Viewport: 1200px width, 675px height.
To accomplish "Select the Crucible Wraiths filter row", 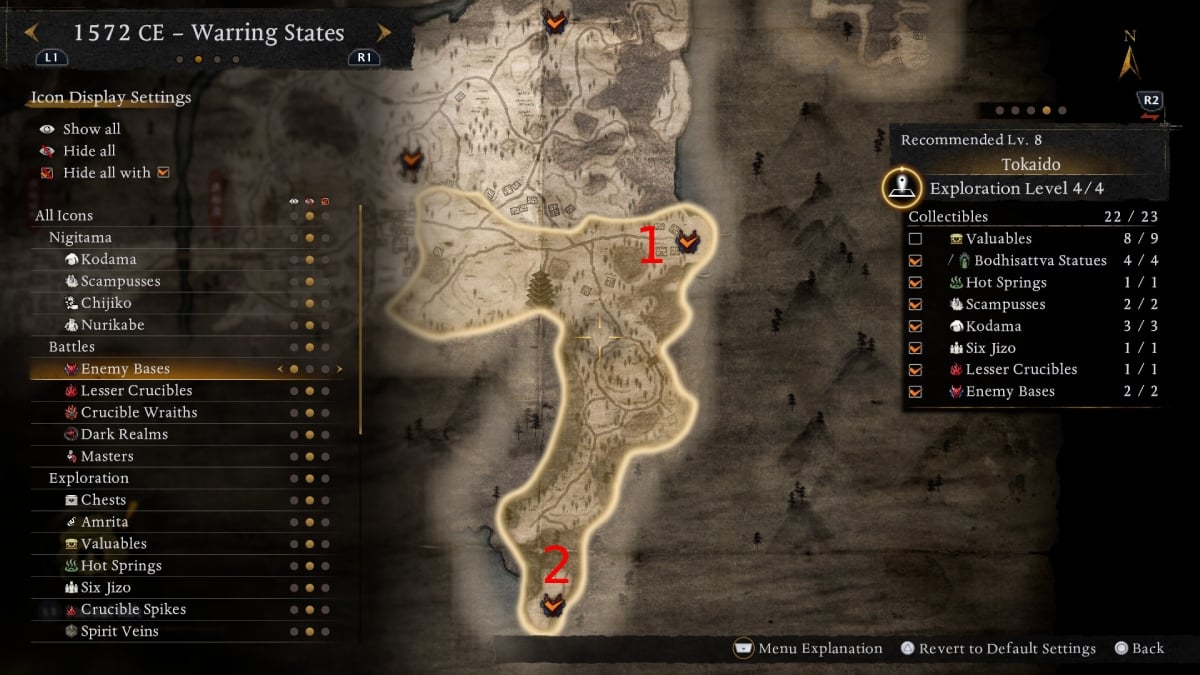I will 139,413.
